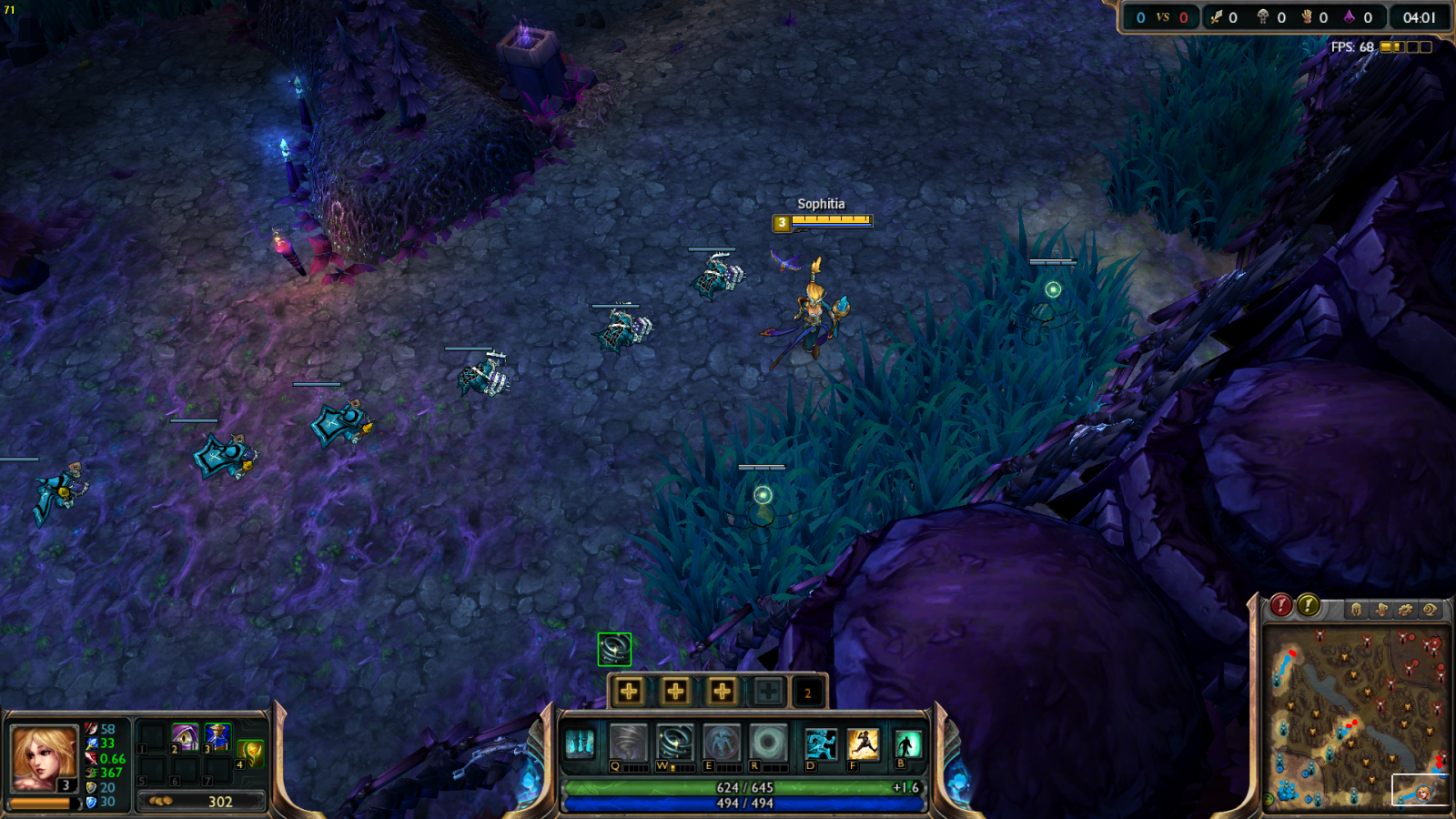The width and height of the screenshot is (1456, 819).
Task: Click the red exclamation ping button
Action: coord(1281,605)
